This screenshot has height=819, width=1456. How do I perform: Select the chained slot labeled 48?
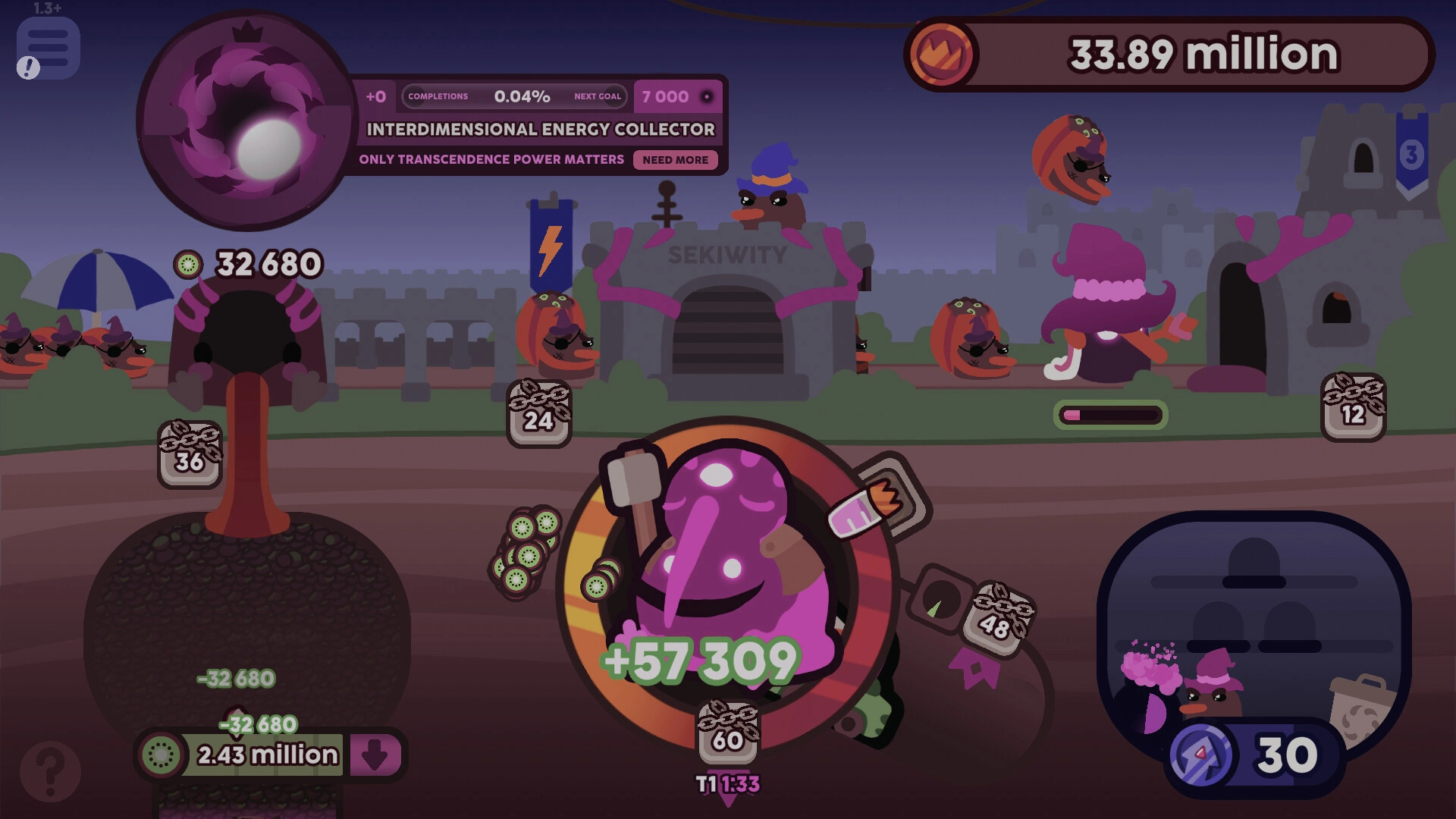click(x=996, y=619)
